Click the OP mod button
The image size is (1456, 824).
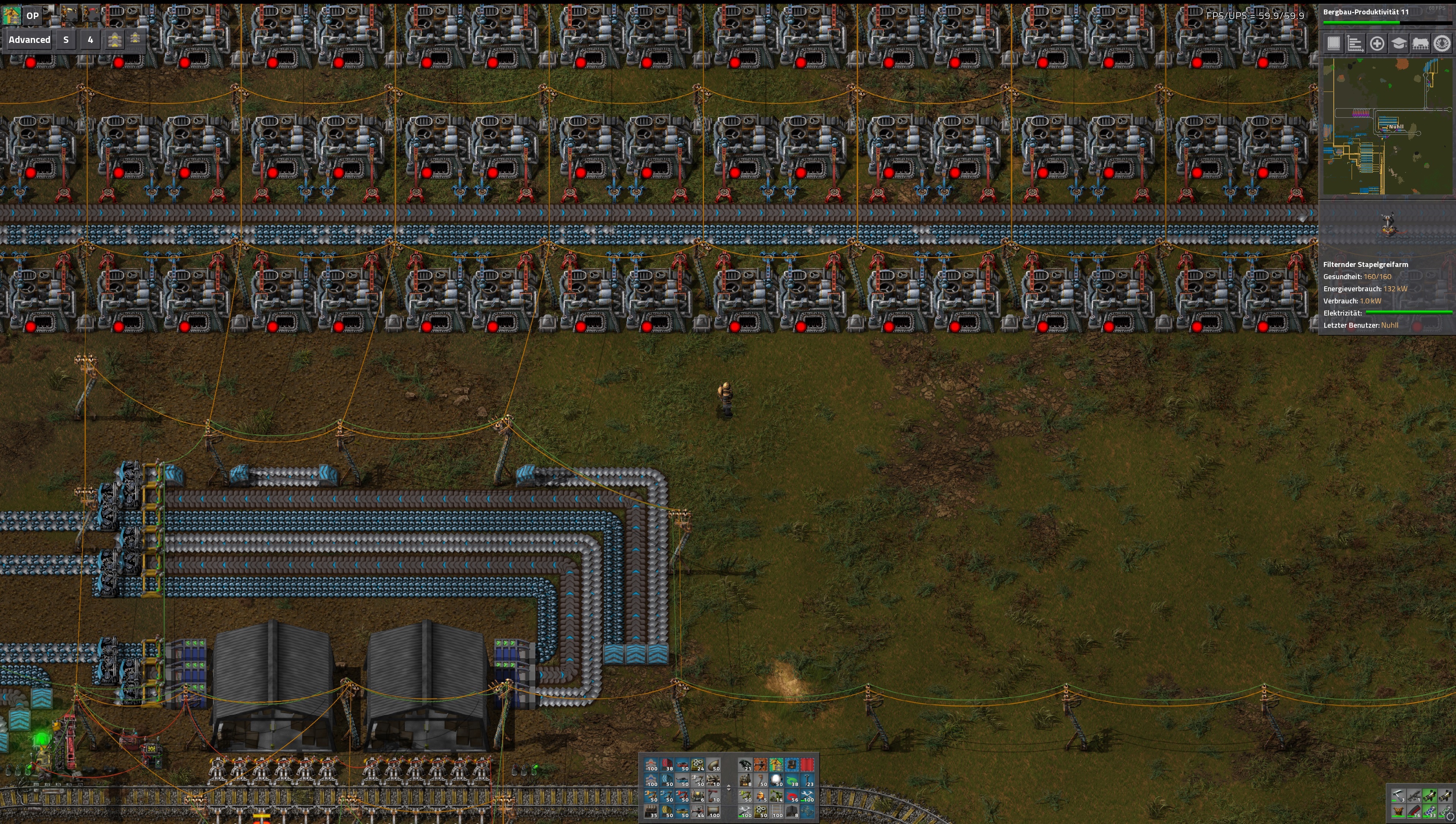pos(32,15)
